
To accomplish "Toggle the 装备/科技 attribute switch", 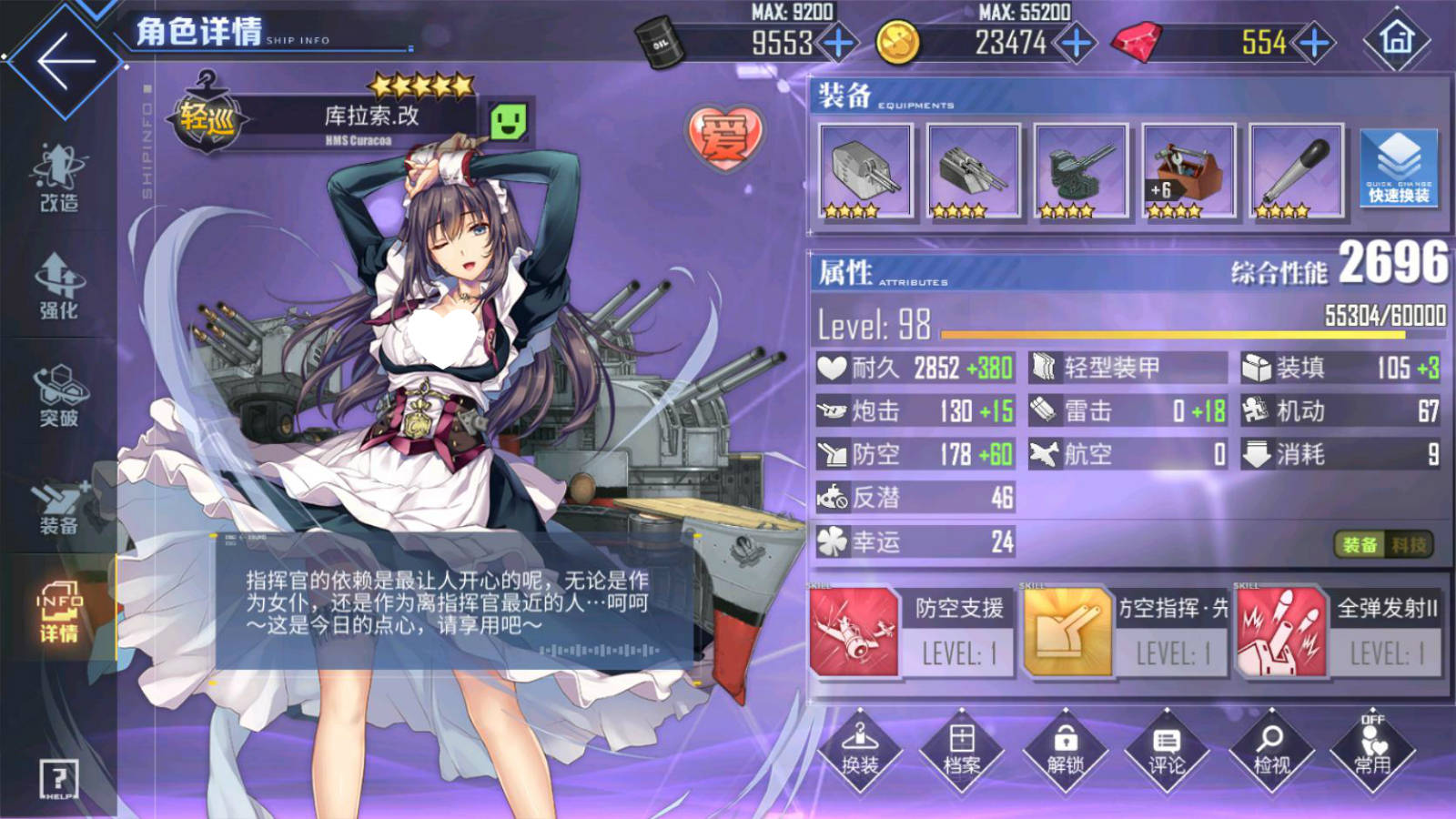I will (x=1383, y=544).
